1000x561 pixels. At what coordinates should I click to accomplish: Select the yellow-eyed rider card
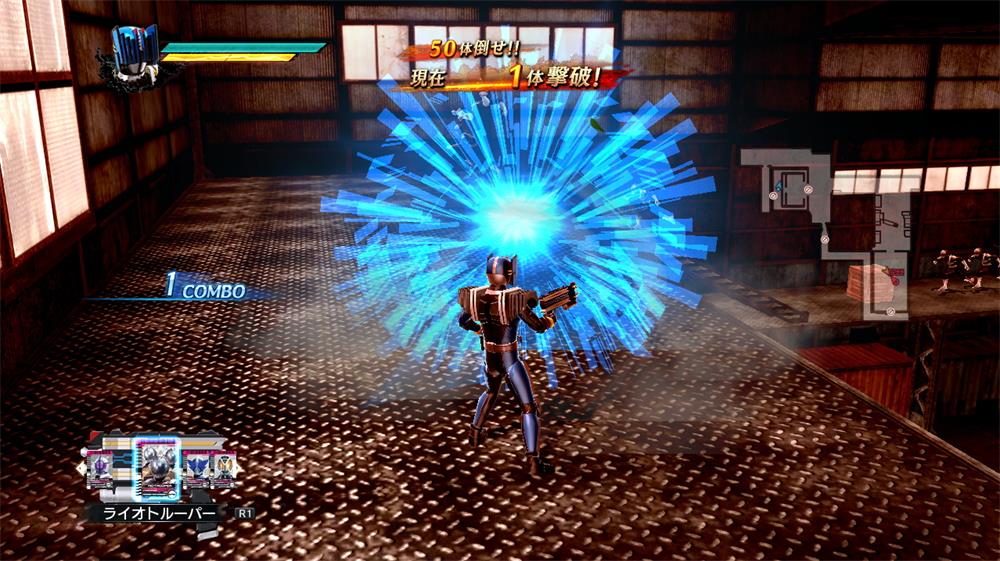tap(223, 468)
